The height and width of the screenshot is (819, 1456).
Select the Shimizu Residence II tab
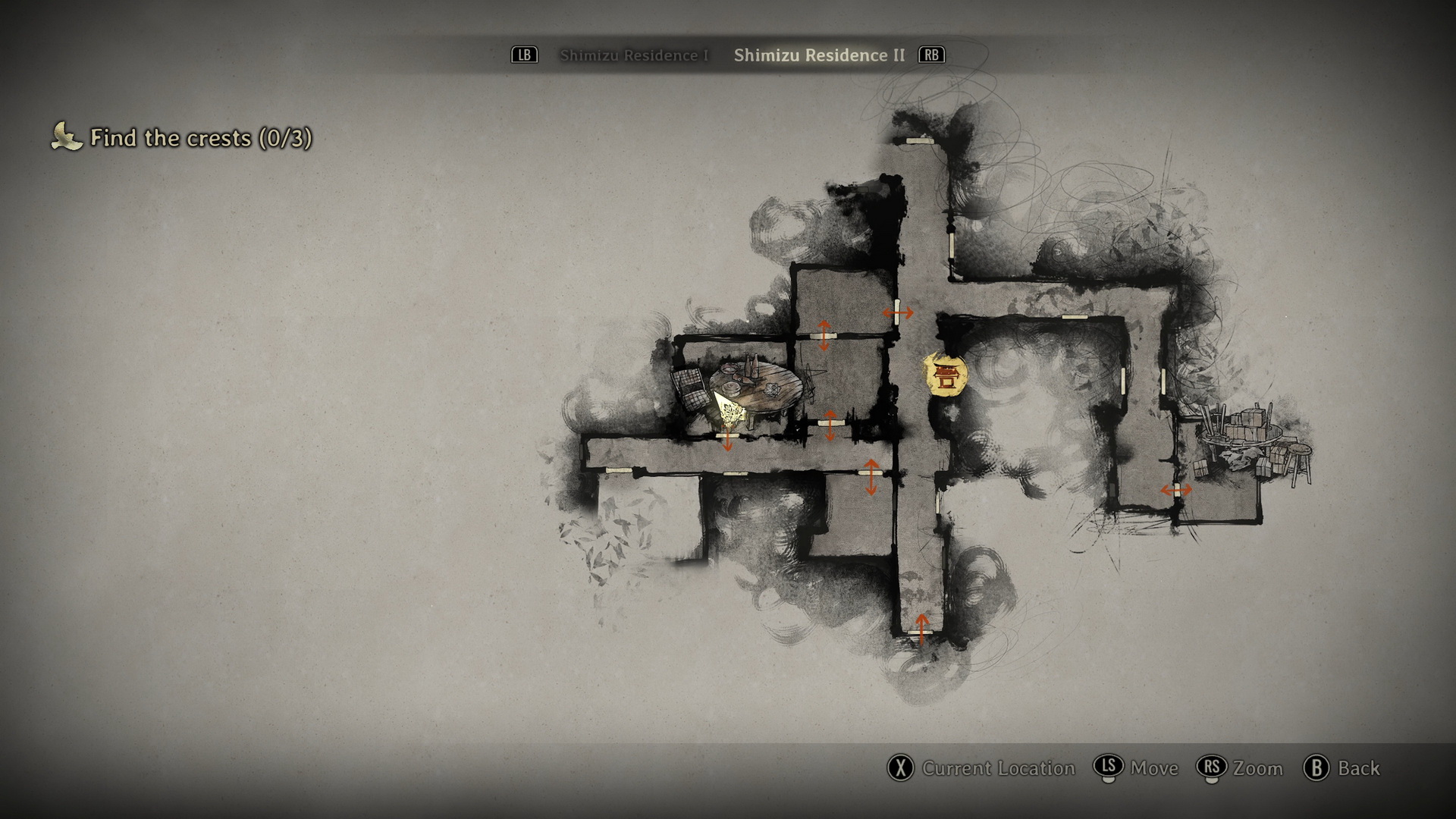[x=819, y=55]
